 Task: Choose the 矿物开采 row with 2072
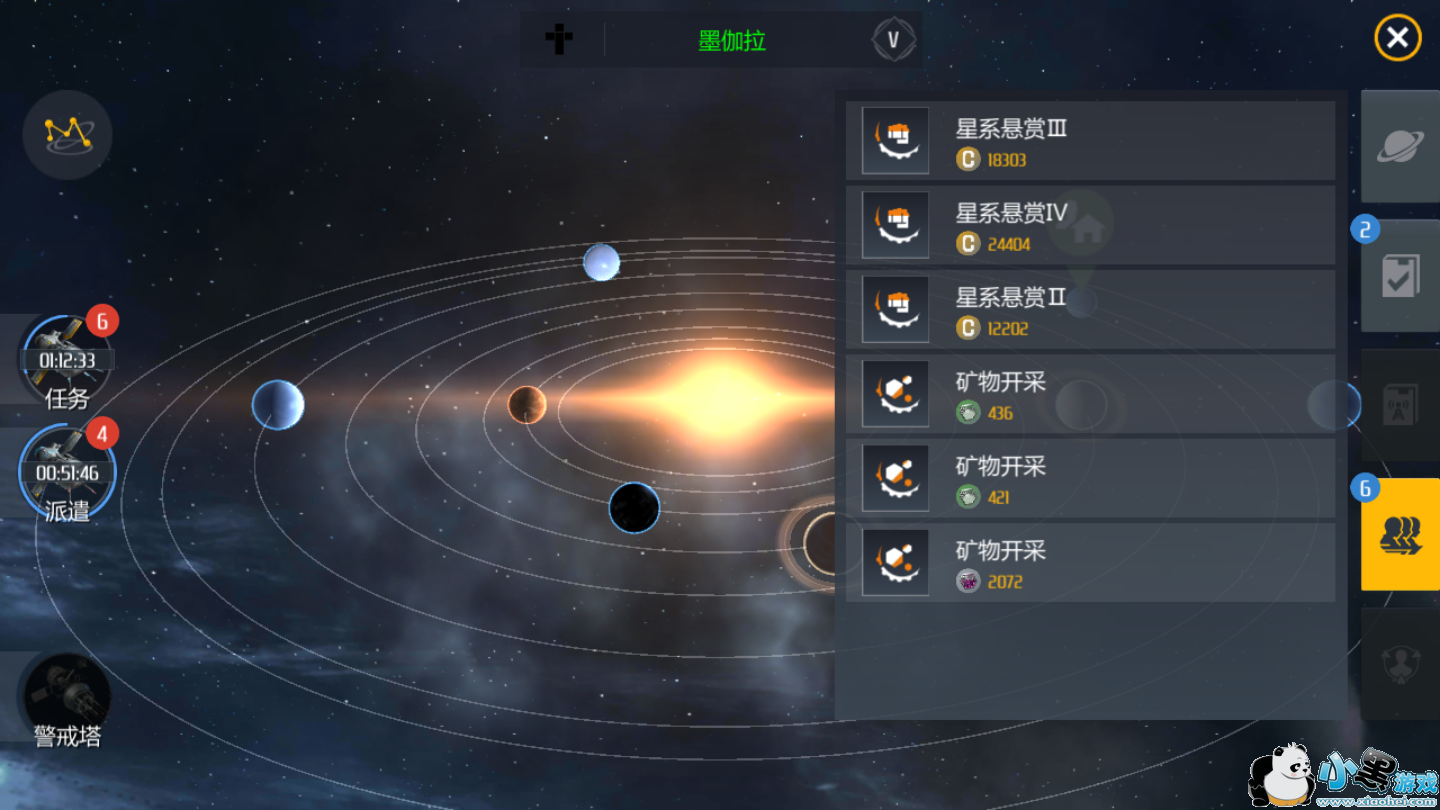click(x=1090, y=563)
